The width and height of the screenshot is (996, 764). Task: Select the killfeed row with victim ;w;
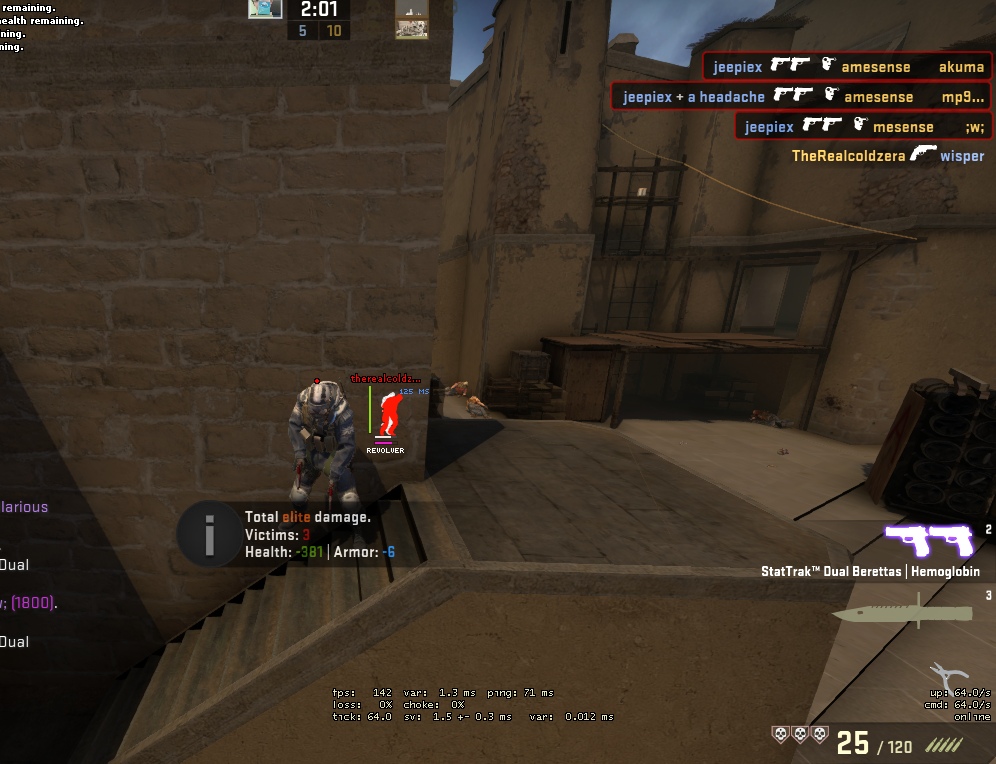click(x=864, y=127)
